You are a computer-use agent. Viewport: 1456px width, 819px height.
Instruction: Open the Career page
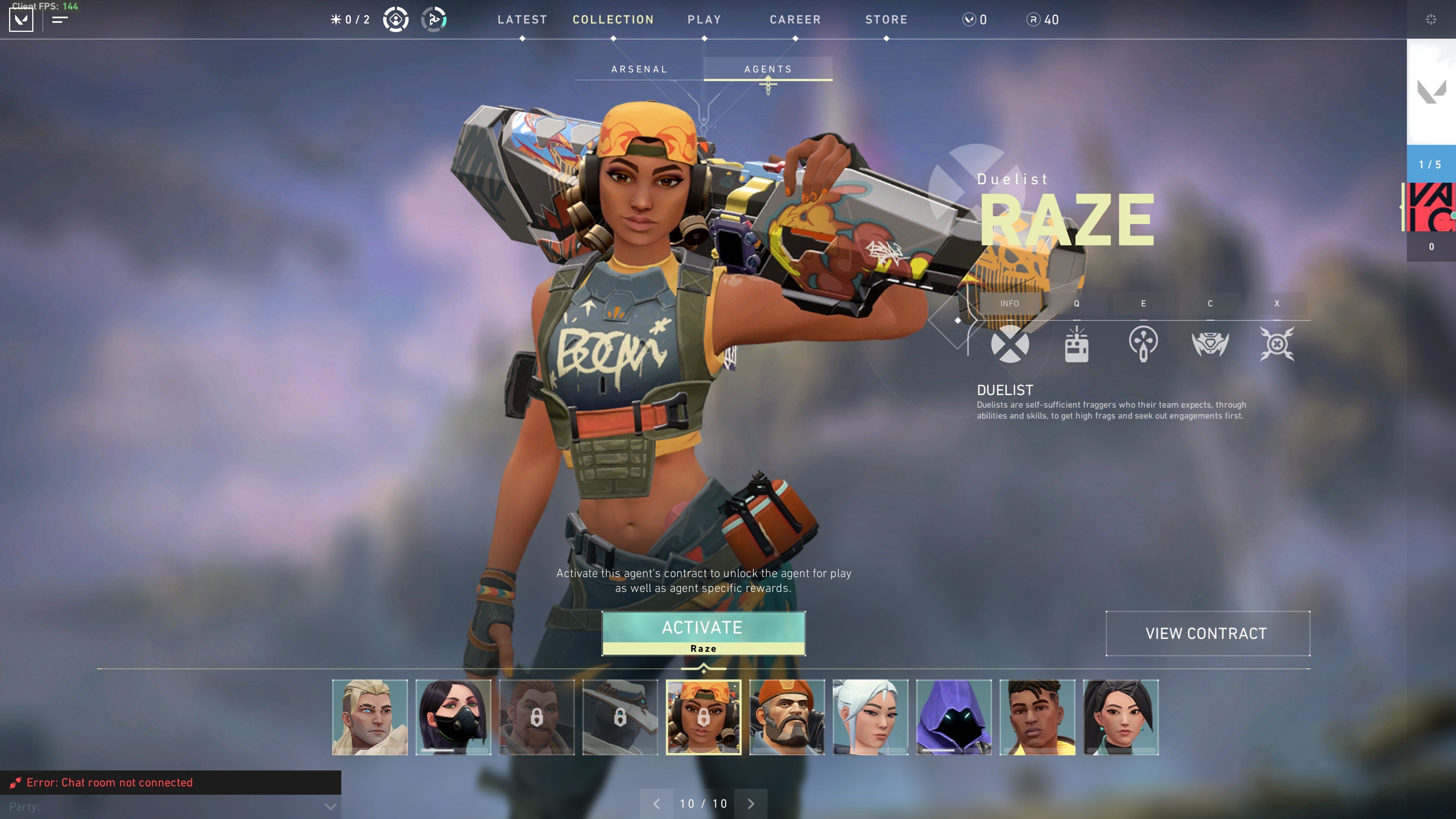(x=795, y=20)
